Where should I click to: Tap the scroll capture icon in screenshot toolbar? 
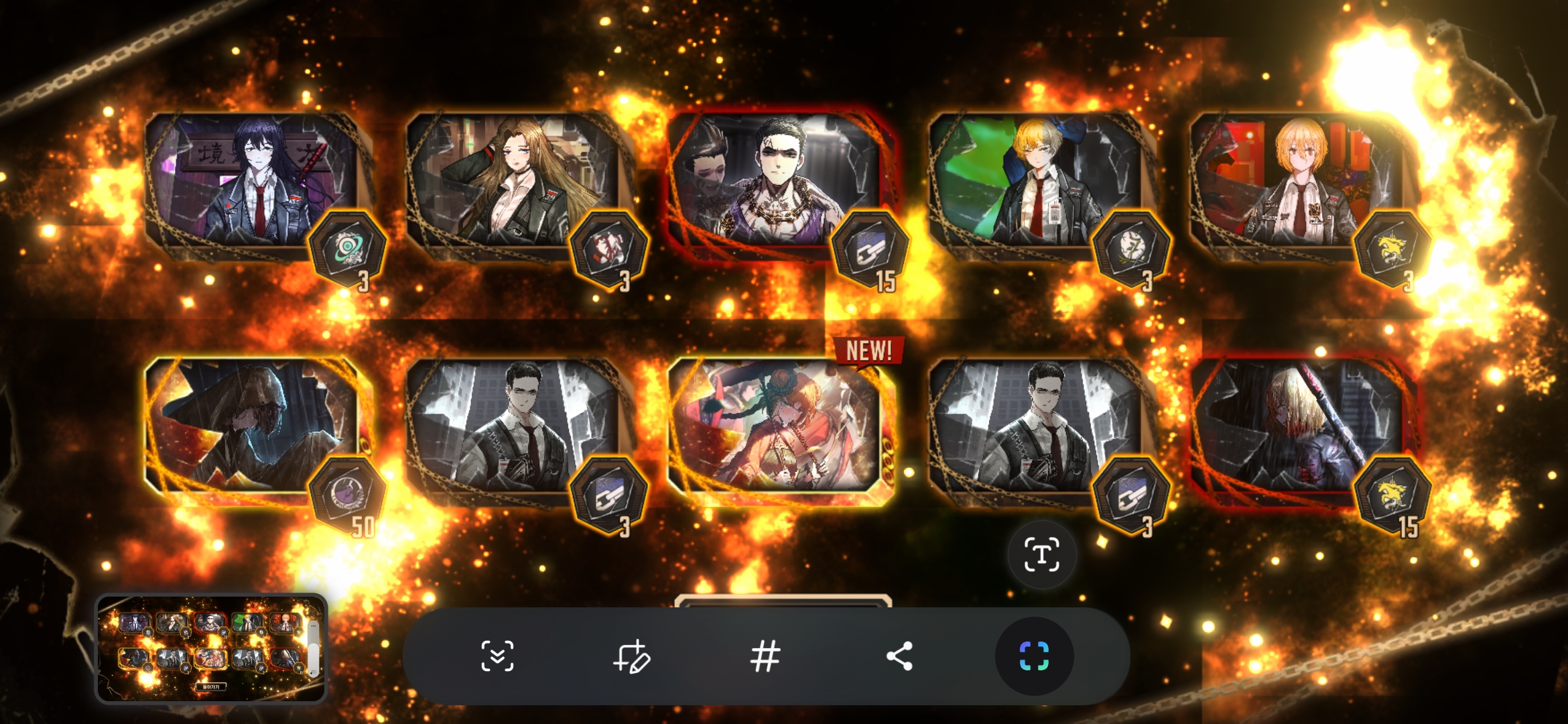click(497, 656)
